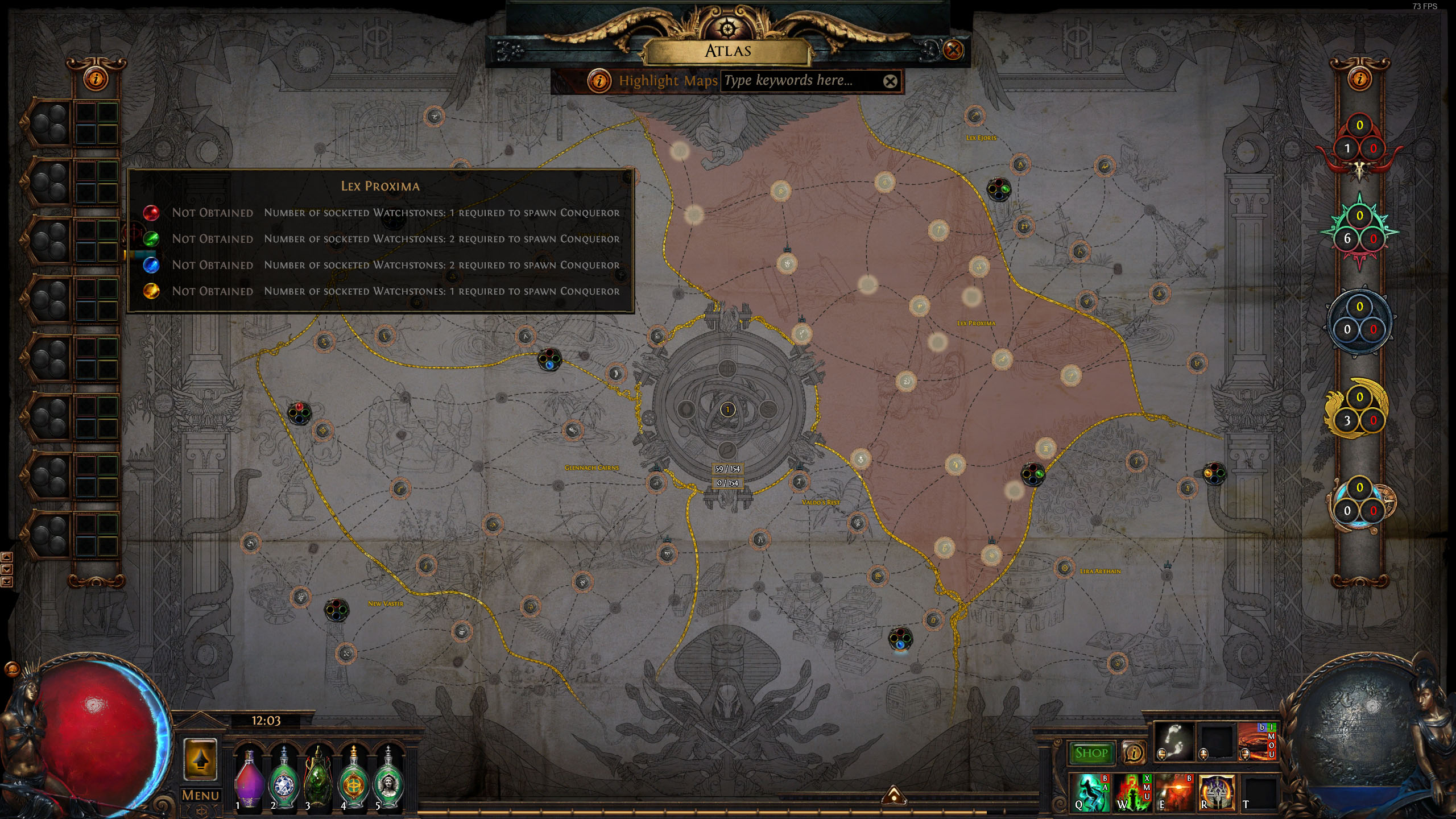Activate the fiery orange skill on E
Image resolution: width=1456 pixels, height=819 pixels.
click(1174, 792)
